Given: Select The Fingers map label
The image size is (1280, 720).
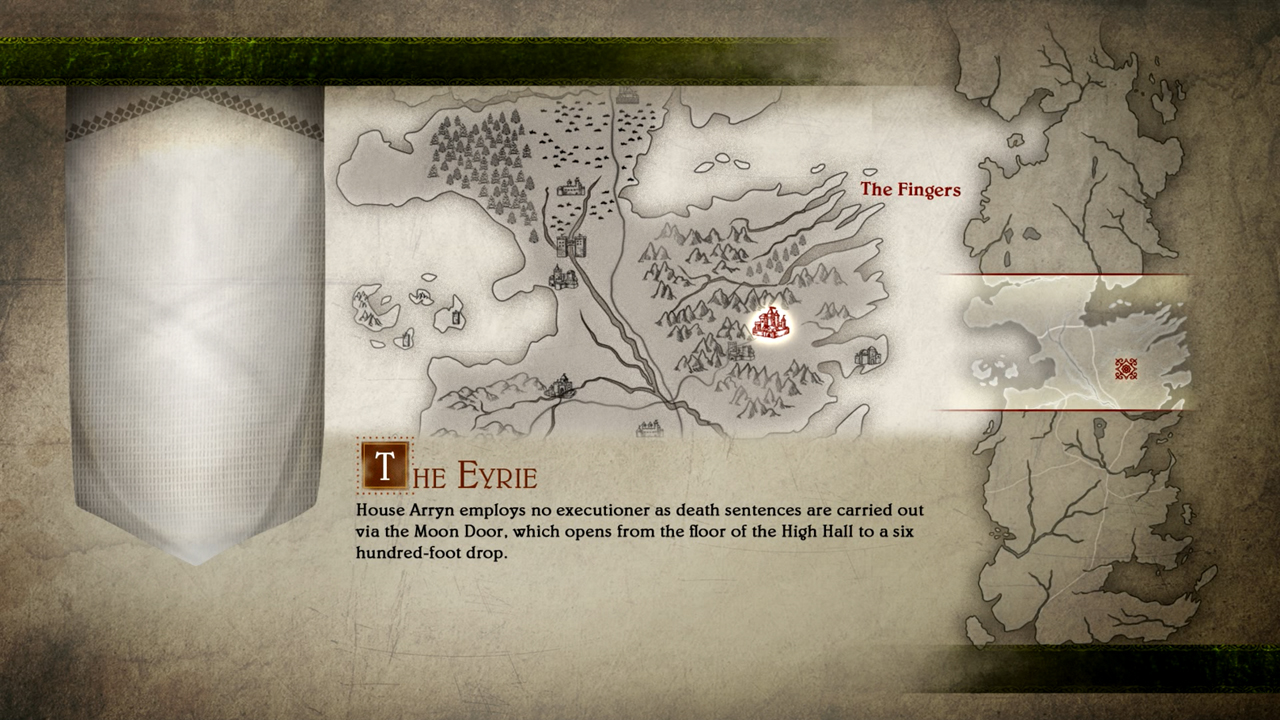Looking at the screenshot, I should 910,189.
